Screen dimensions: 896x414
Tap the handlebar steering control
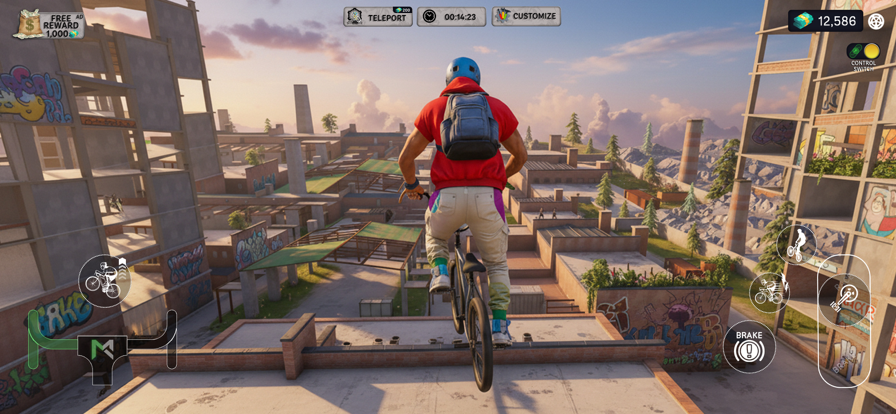(102, 347)
